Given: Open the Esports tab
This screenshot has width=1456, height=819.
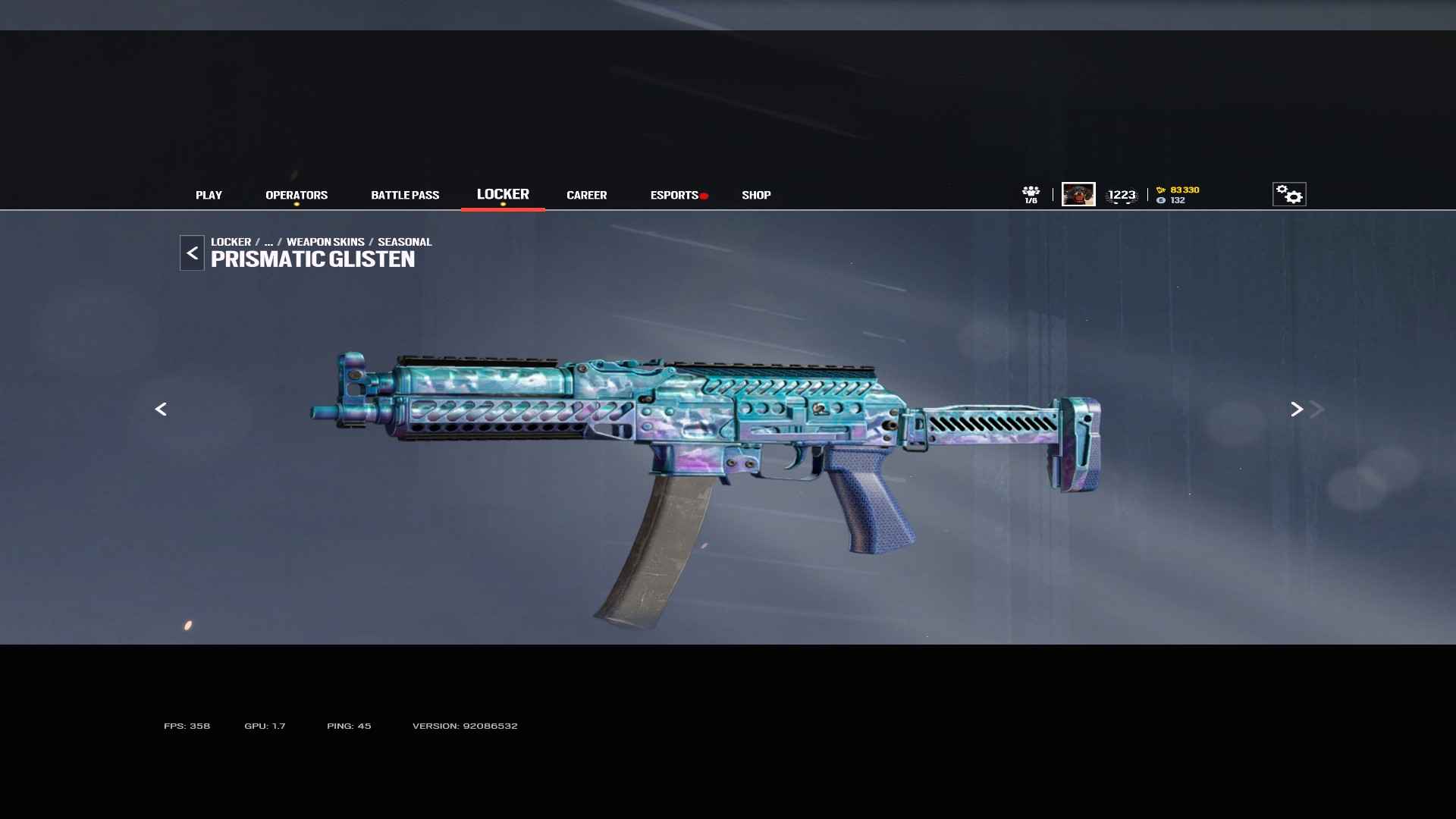Looking at the screenshot, I should (674, 195).
